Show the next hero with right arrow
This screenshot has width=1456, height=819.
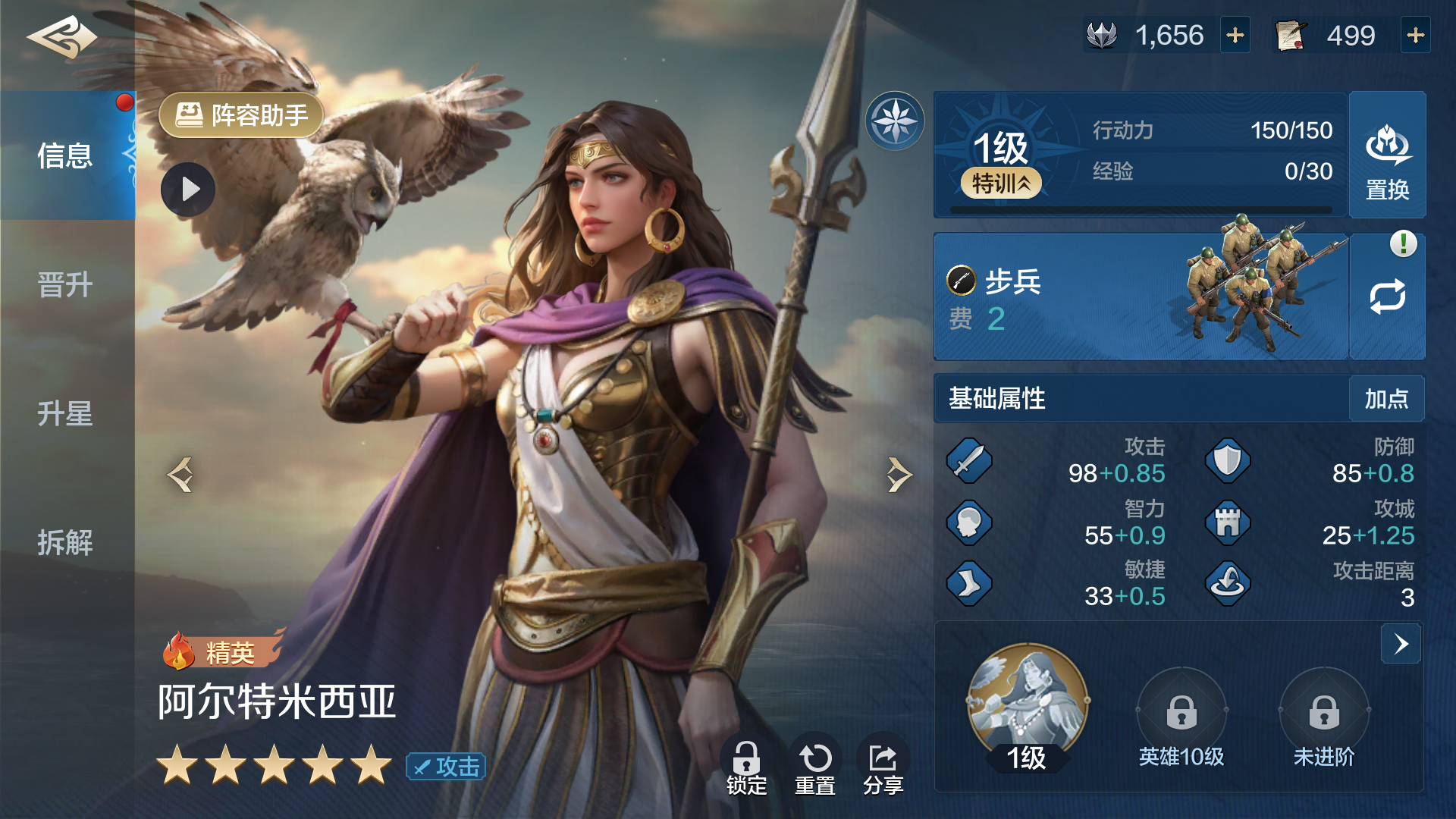pos(899,475)
